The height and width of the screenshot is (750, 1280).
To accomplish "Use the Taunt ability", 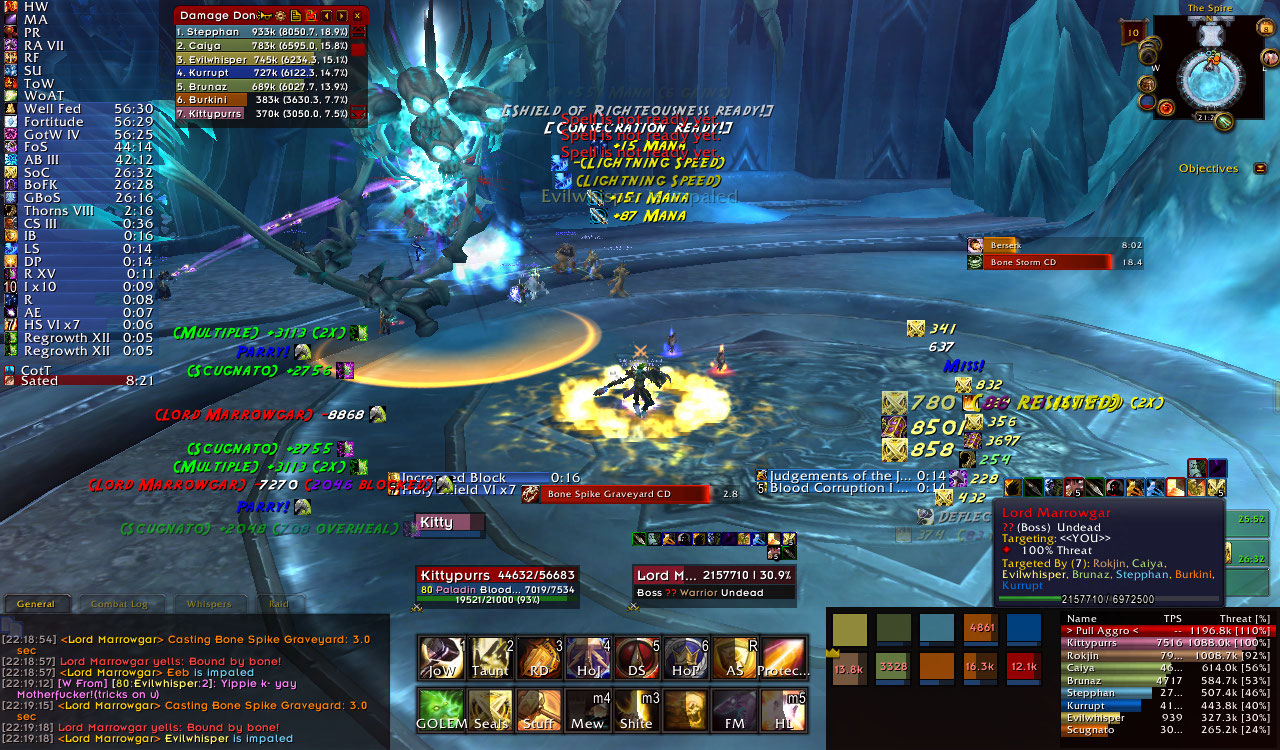I will coord(490,657).
